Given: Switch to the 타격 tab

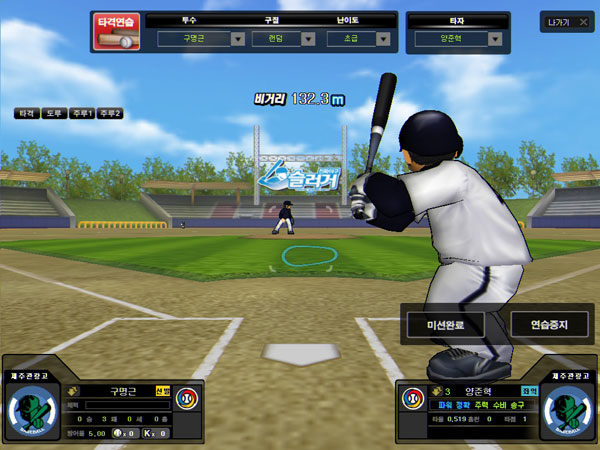Looking at the screenshot, I should click(x=27, y=114).
